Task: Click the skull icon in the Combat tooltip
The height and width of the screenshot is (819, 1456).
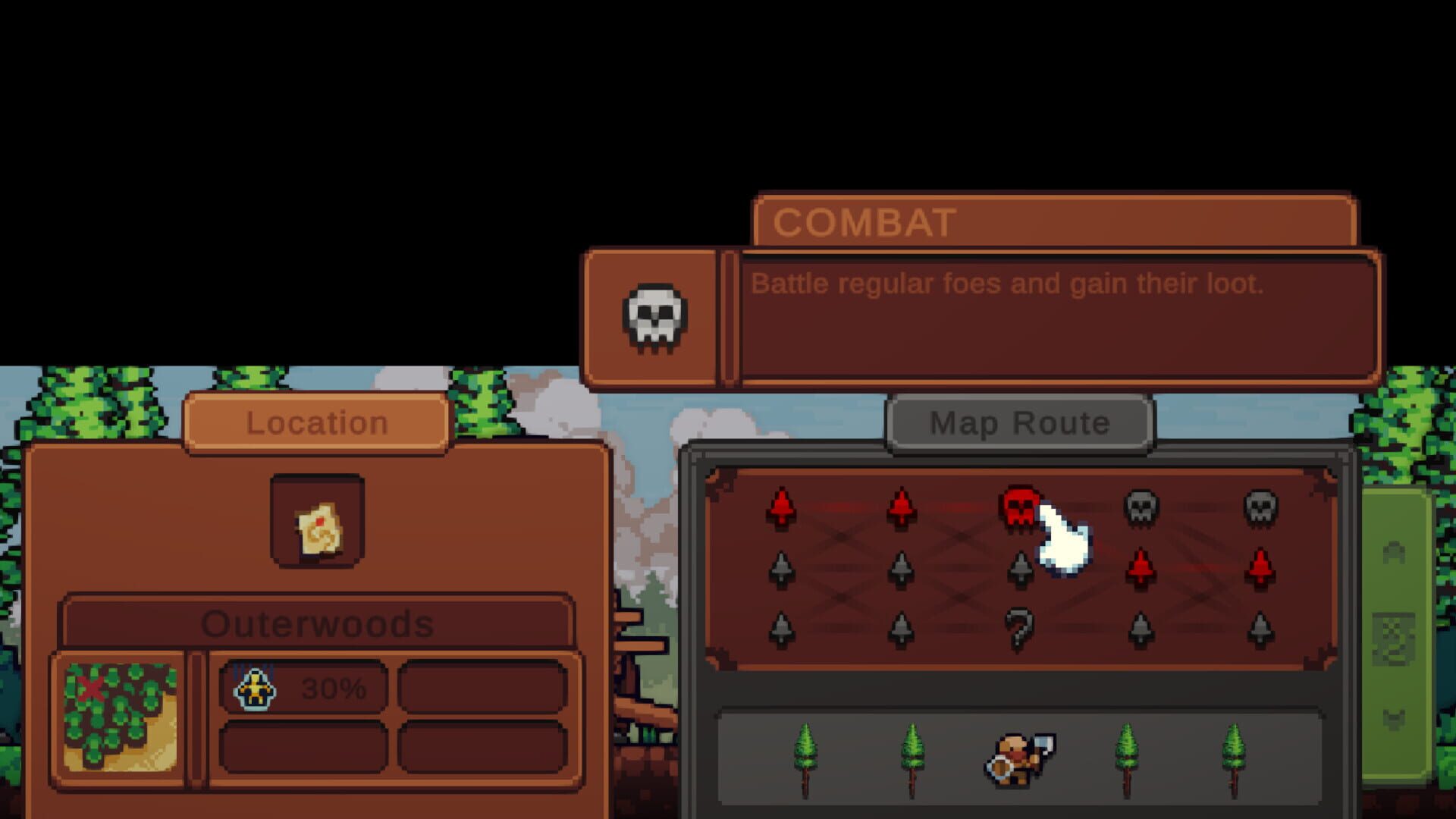Action: click(x=654, y=317)
